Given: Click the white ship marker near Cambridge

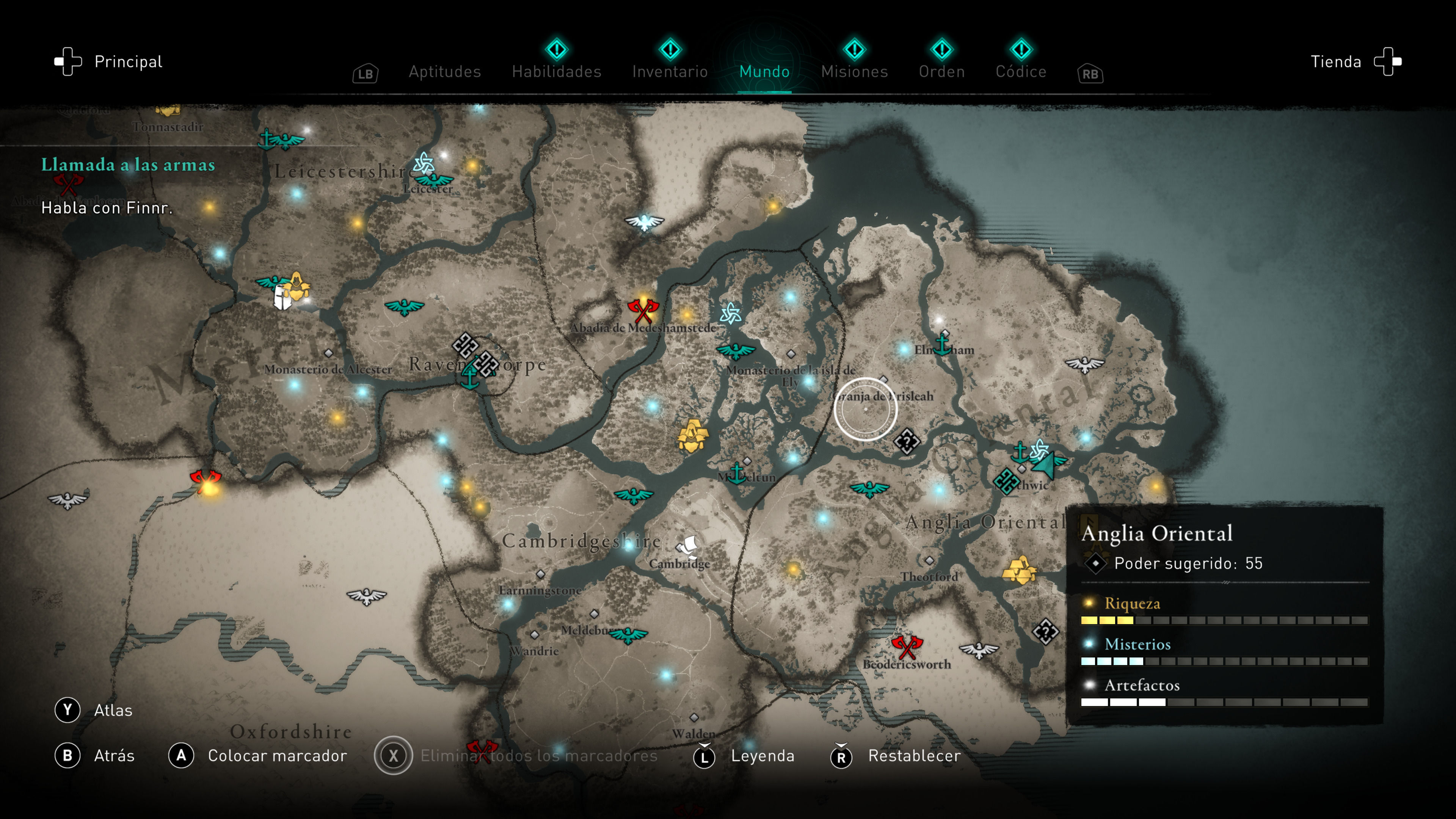Looking at the screenshot, I should click(689, 546).
